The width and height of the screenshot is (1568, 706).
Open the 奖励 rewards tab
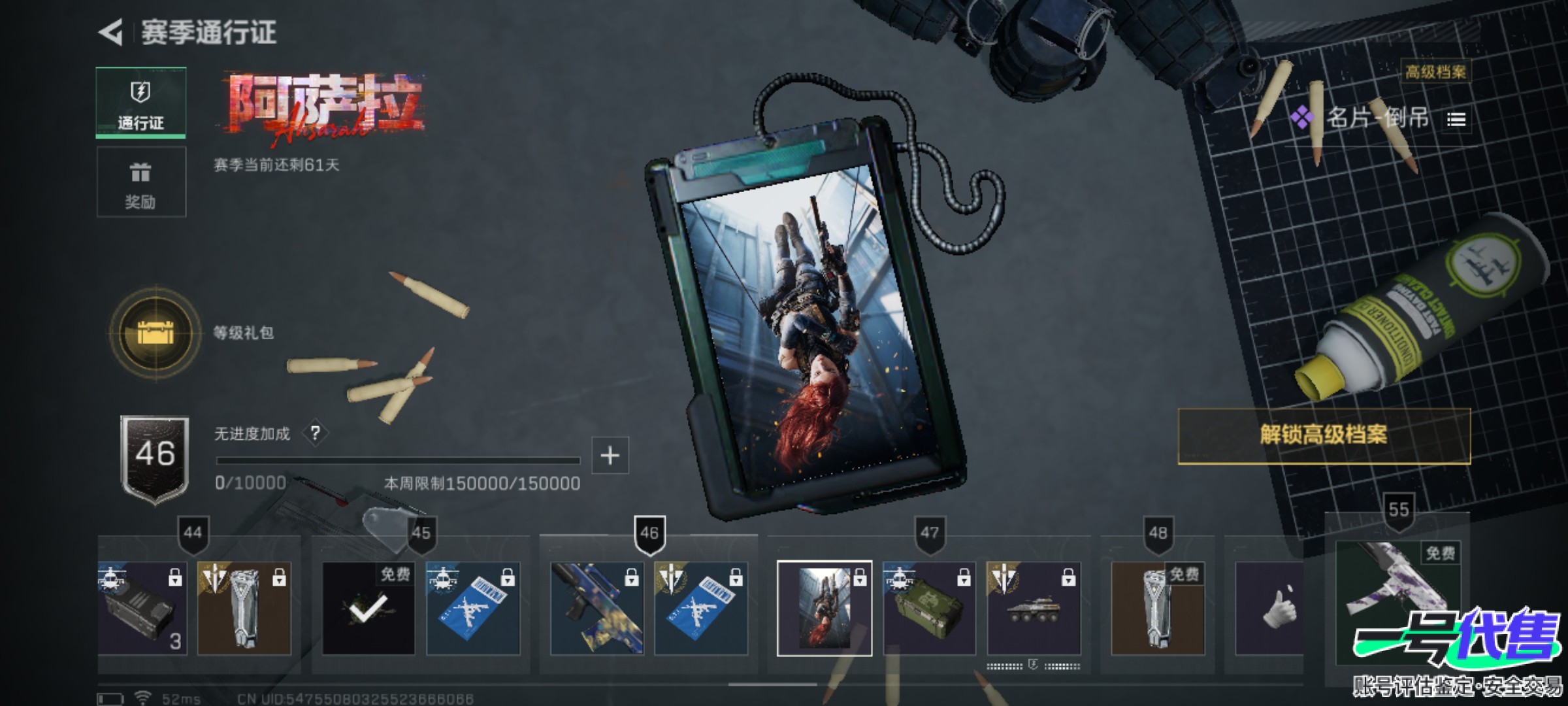140,182
